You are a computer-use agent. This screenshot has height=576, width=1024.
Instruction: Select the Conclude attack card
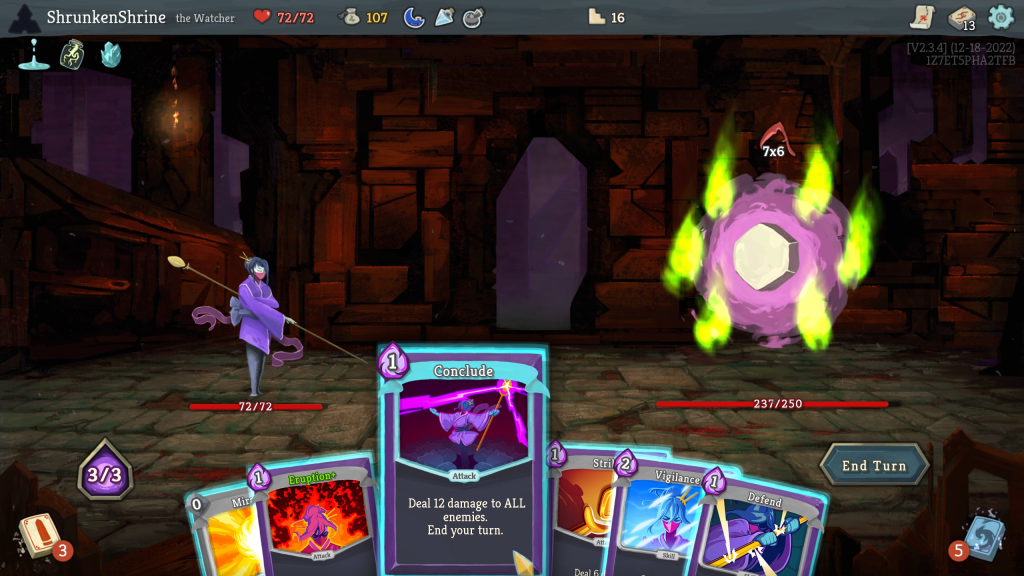click(463, 460)
